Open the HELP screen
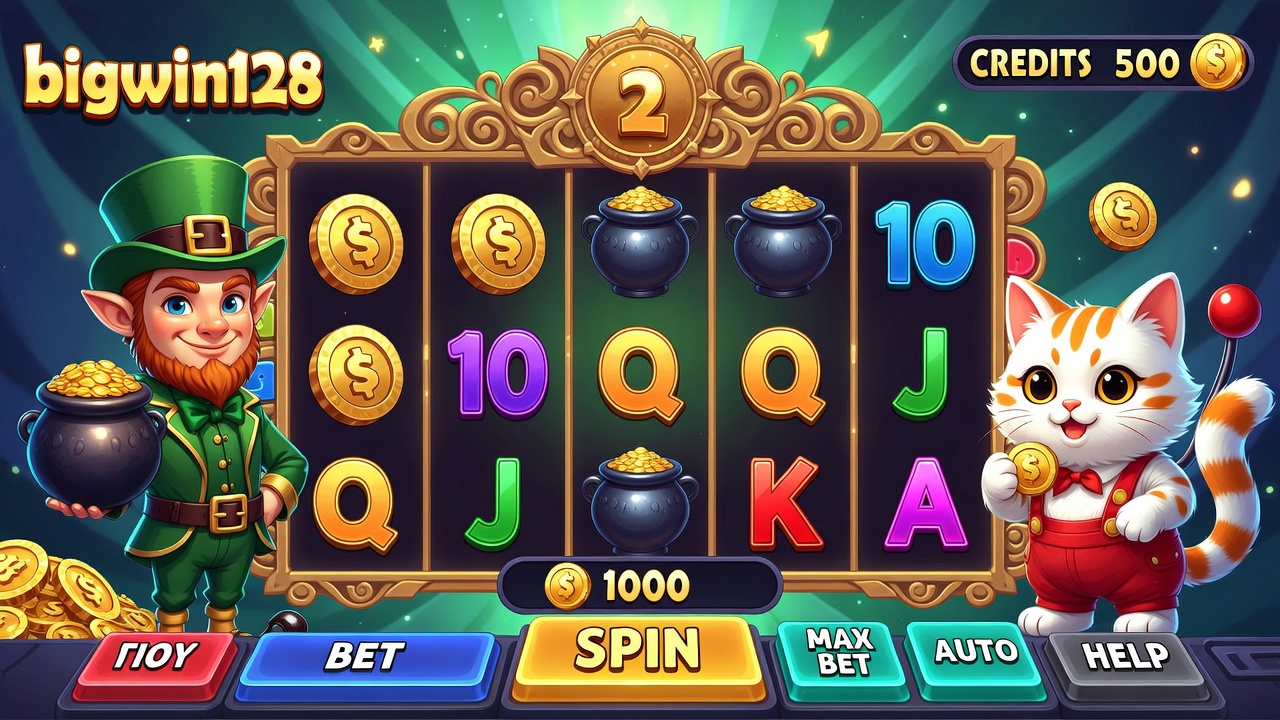This screenshot has height=720, width=1280. (1125, 657)
